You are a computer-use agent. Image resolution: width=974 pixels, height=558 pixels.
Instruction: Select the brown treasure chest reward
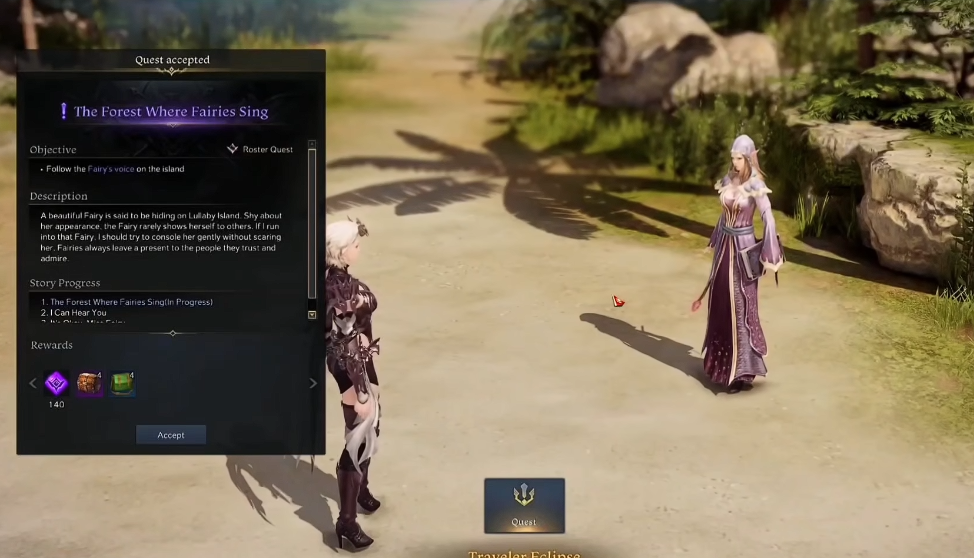[x=90, y=383]
